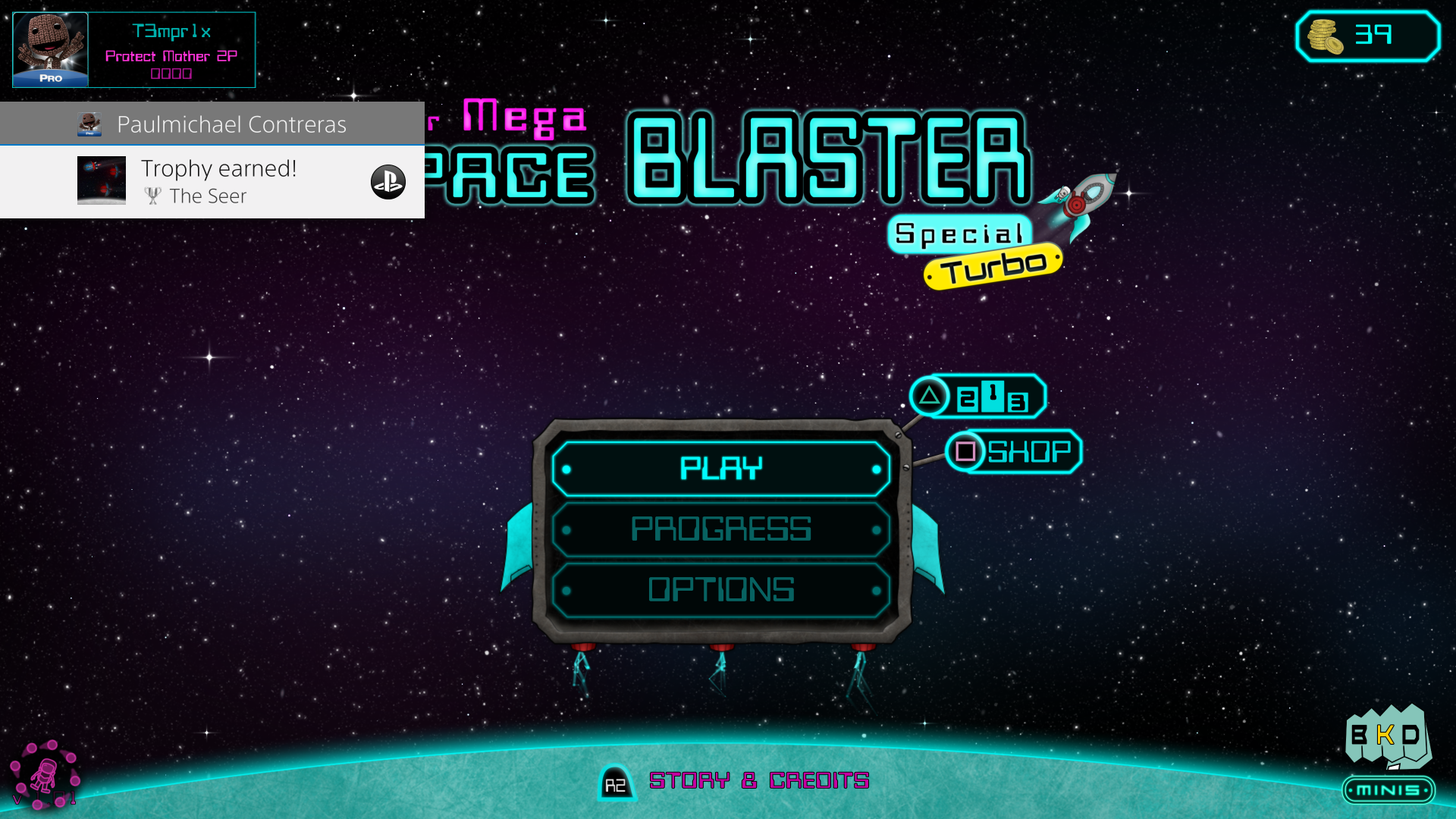Screen dimensions: 1456x819
Task: Click the square button icon next to SHOP
Action: [x=965, y=451]
